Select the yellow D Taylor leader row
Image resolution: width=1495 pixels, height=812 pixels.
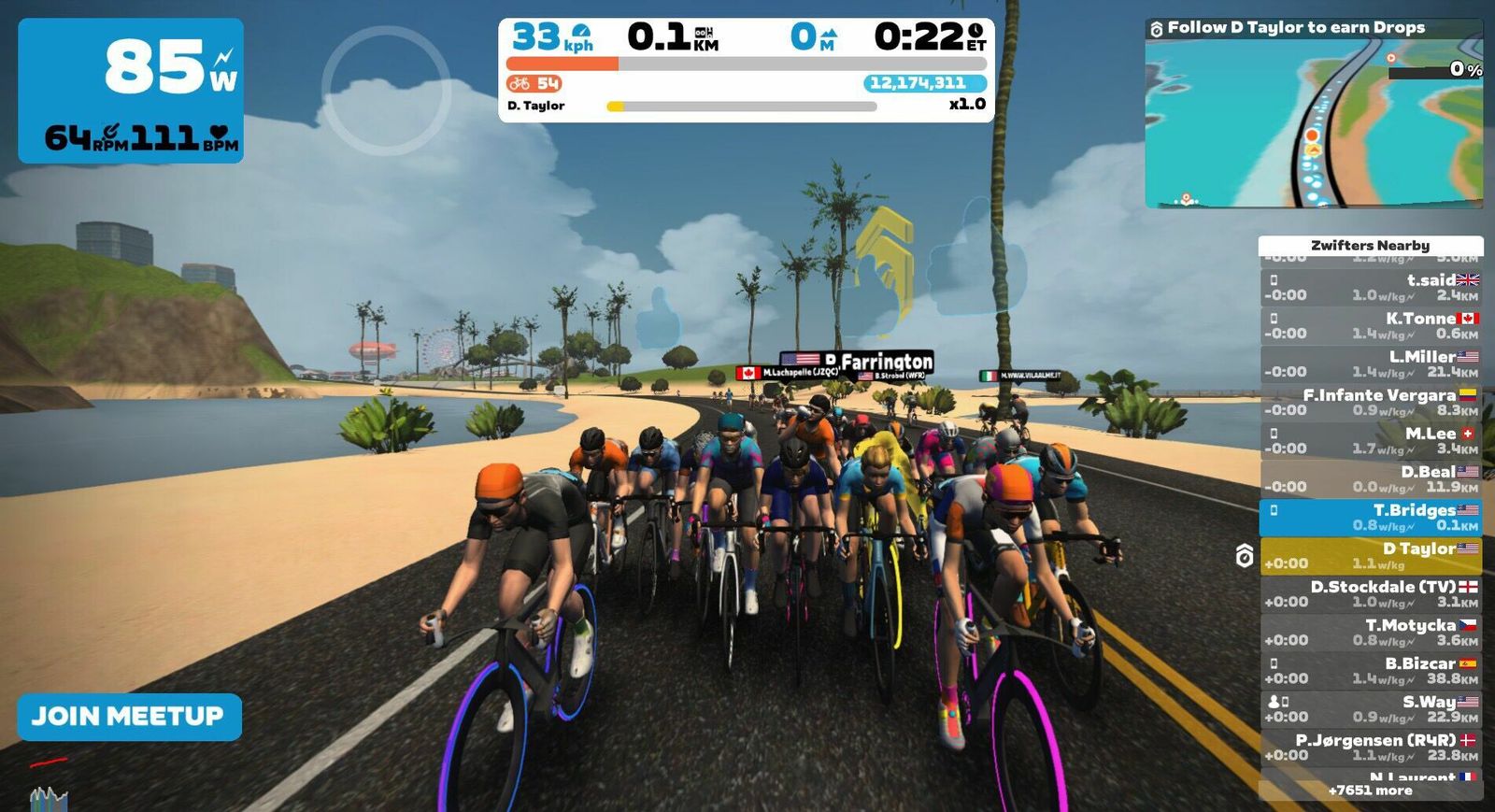tap(1371, 556)
